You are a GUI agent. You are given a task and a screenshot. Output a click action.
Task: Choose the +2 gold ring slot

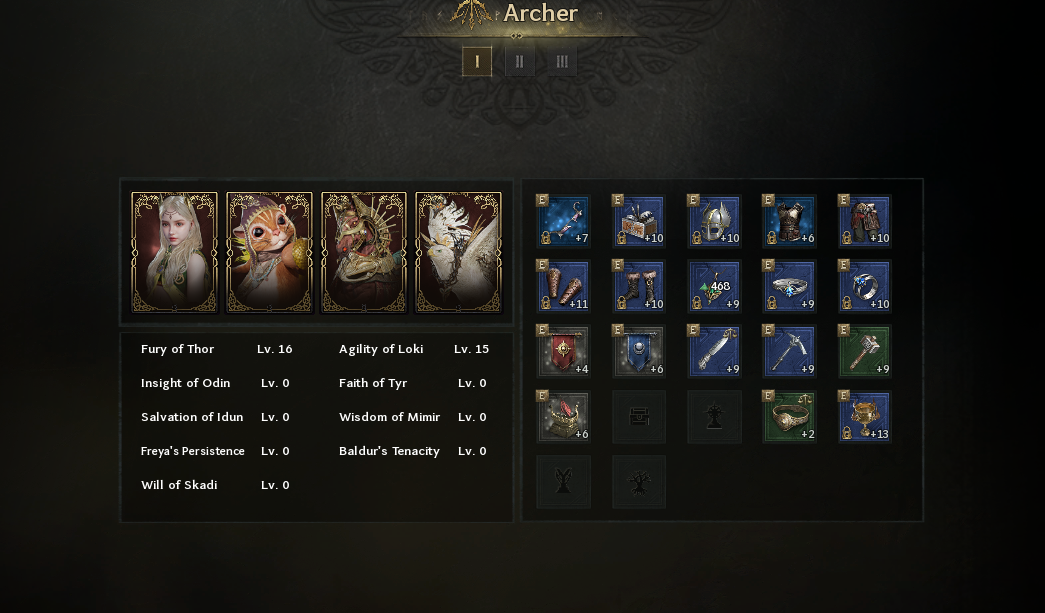(789, 417)
